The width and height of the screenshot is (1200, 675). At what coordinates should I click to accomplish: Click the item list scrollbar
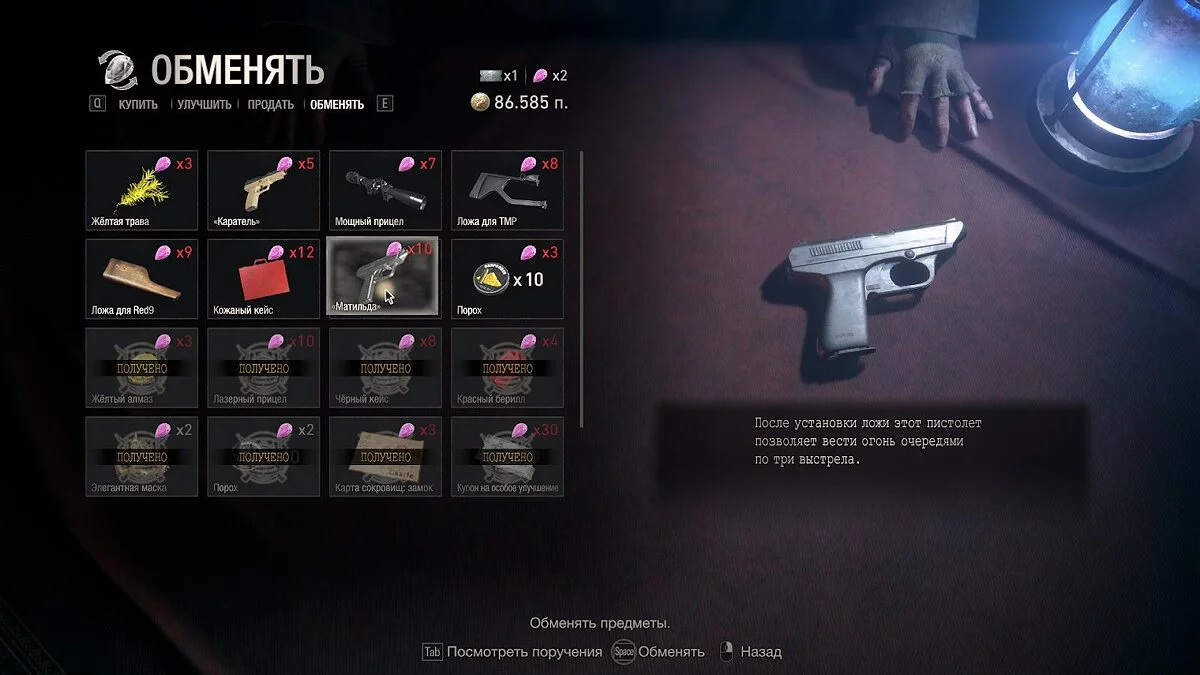[581, 290]
